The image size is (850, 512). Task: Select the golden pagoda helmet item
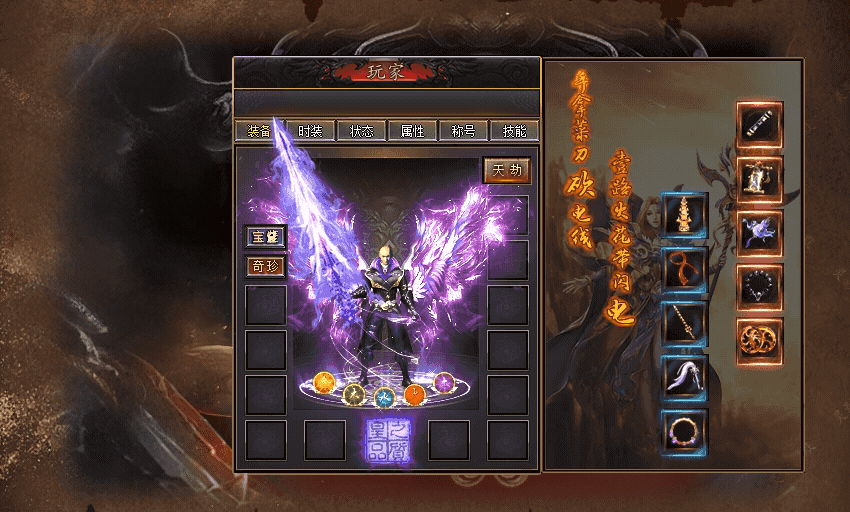tap(685, 215)
